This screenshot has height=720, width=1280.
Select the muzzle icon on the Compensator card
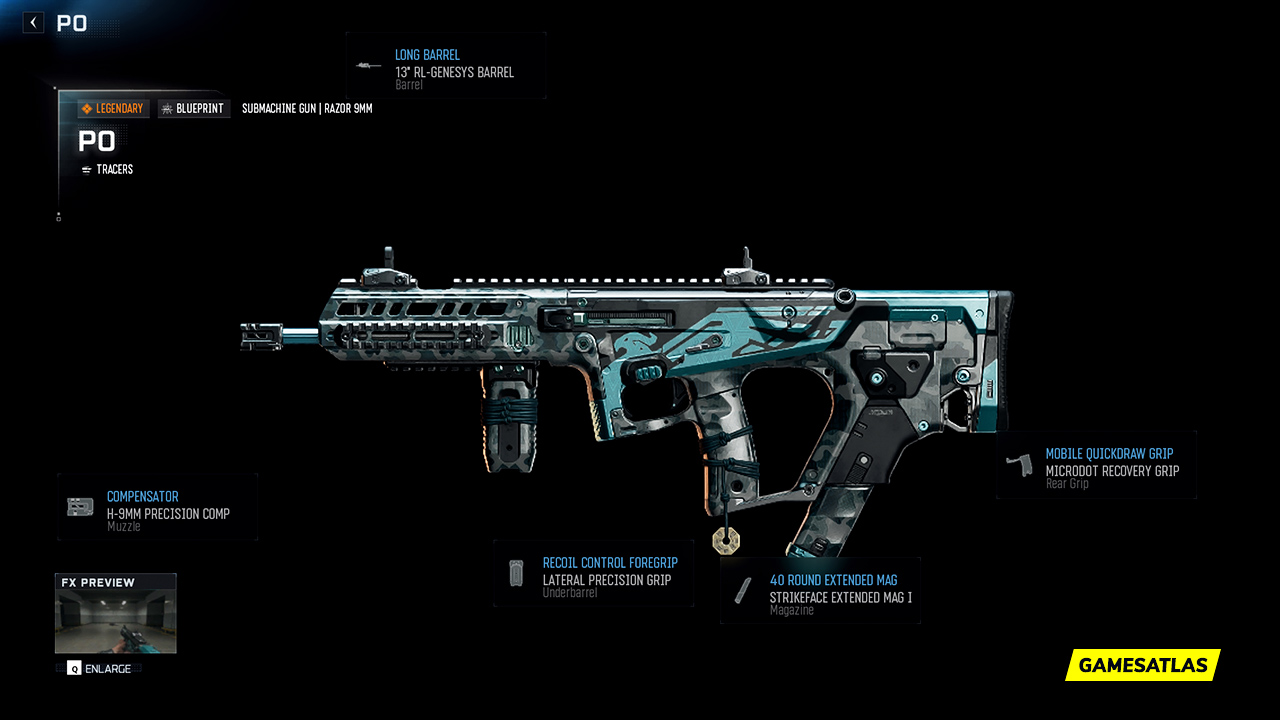coord(78,505)
